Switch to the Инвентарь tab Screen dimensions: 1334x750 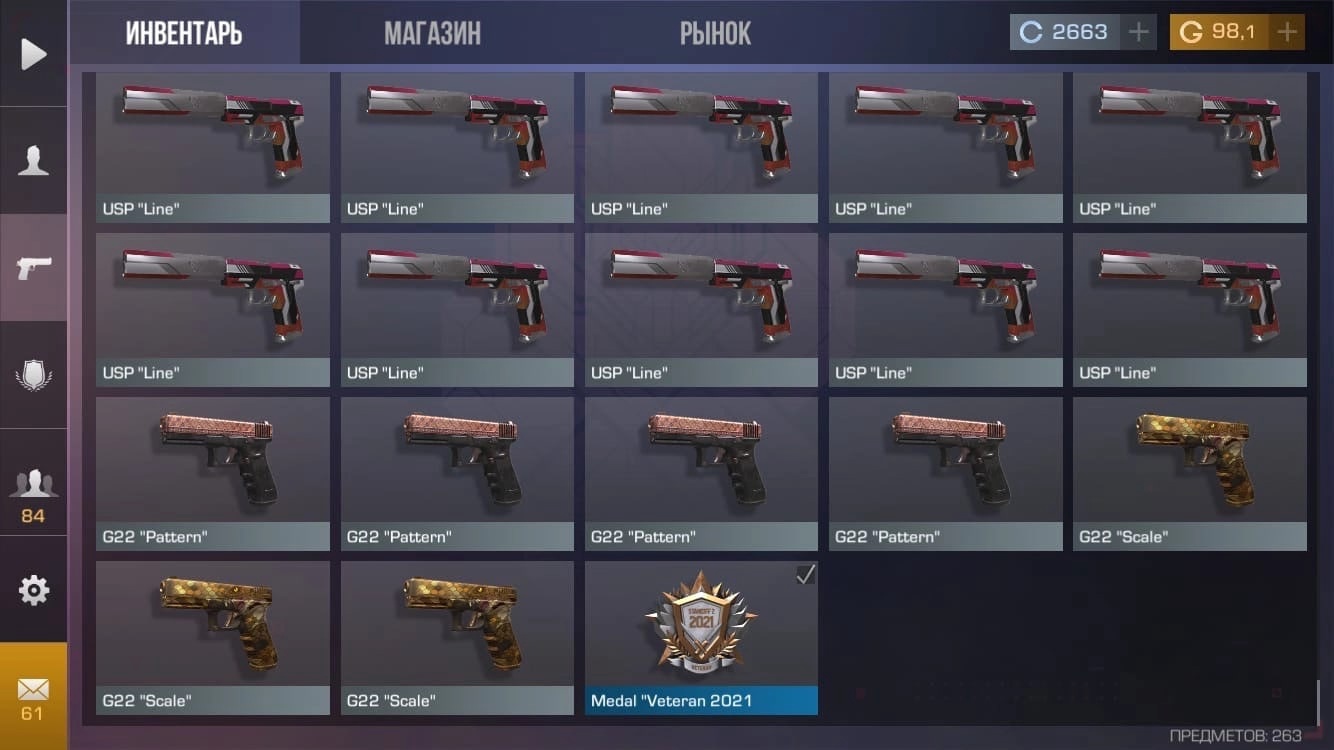[184, 33]
